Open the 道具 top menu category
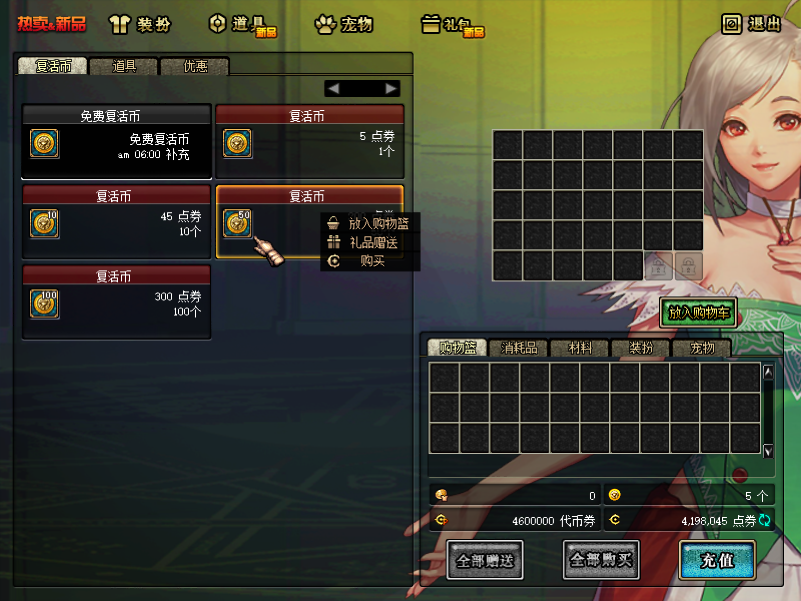801x601 pixels. coord(241,24)
